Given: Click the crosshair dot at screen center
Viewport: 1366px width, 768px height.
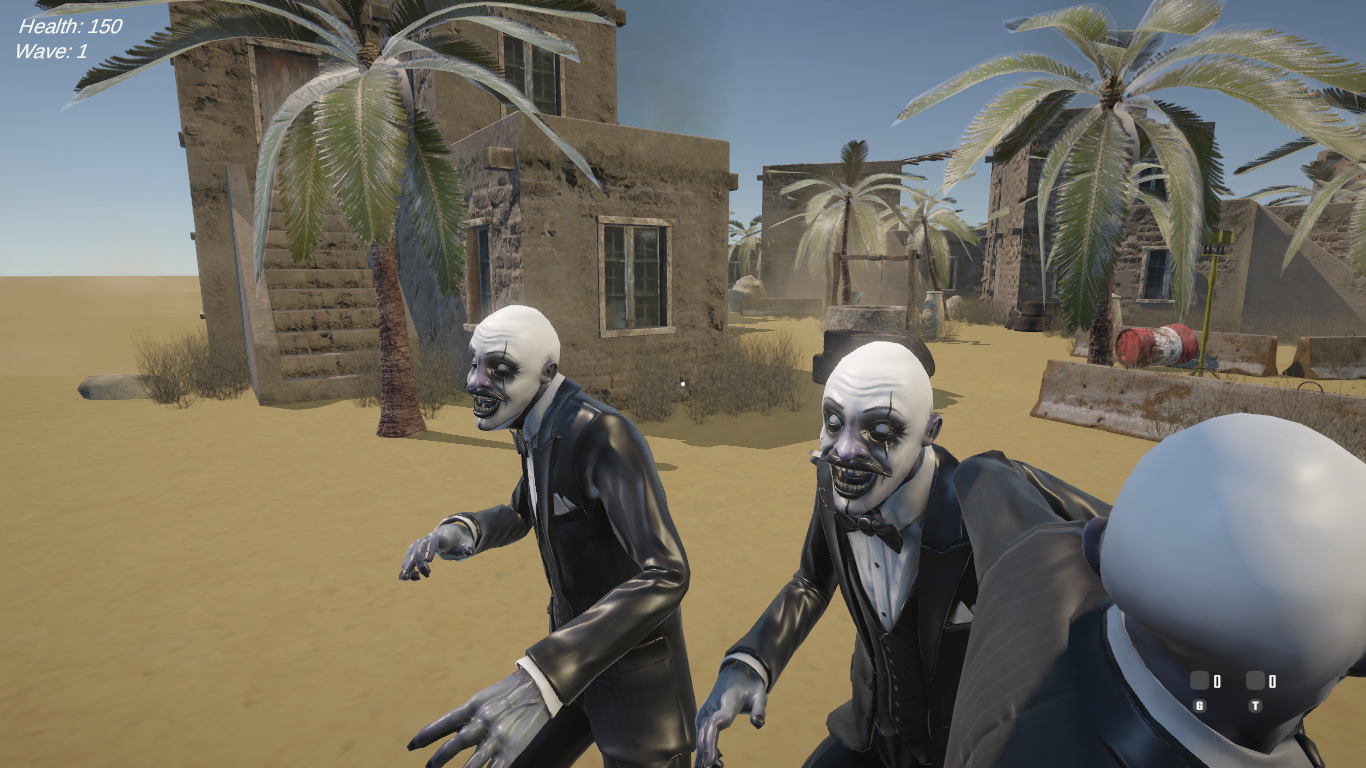Looking at the screenshot, I should click(683, 382).
